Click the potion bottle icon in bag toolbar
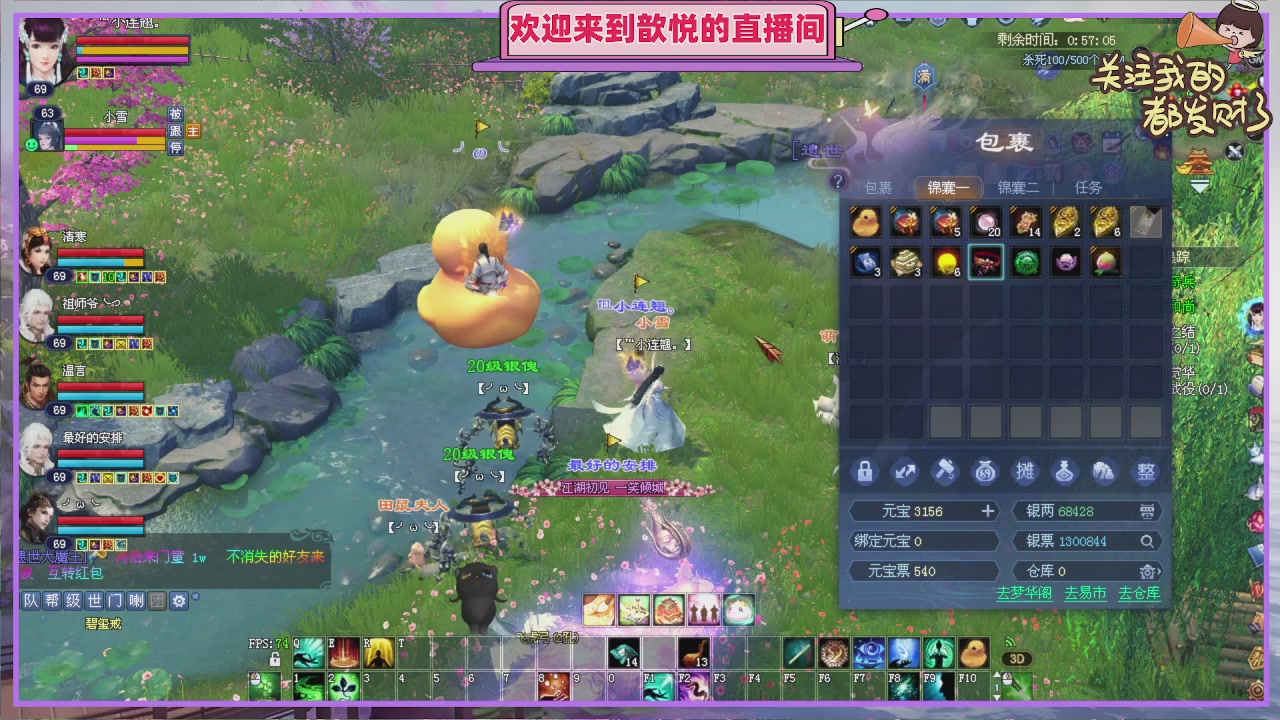 tap(1065, 471)
